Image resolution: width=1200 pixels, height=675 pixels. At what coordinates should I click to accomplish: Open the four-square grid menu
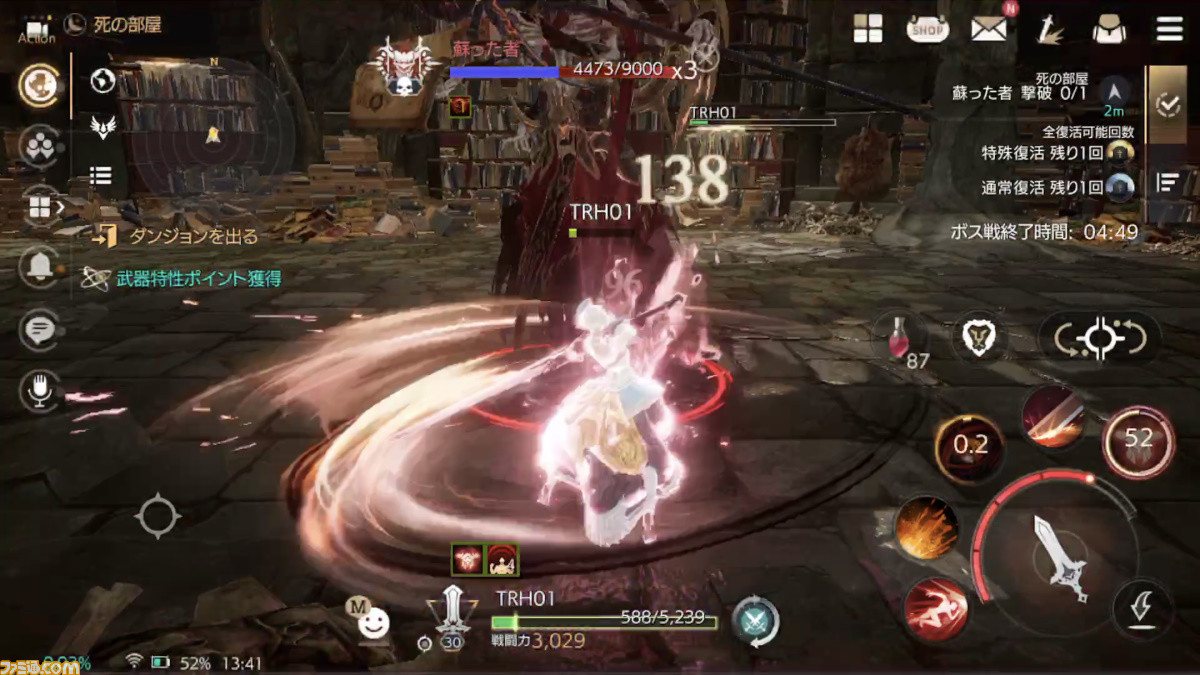(x=868, y=29)
